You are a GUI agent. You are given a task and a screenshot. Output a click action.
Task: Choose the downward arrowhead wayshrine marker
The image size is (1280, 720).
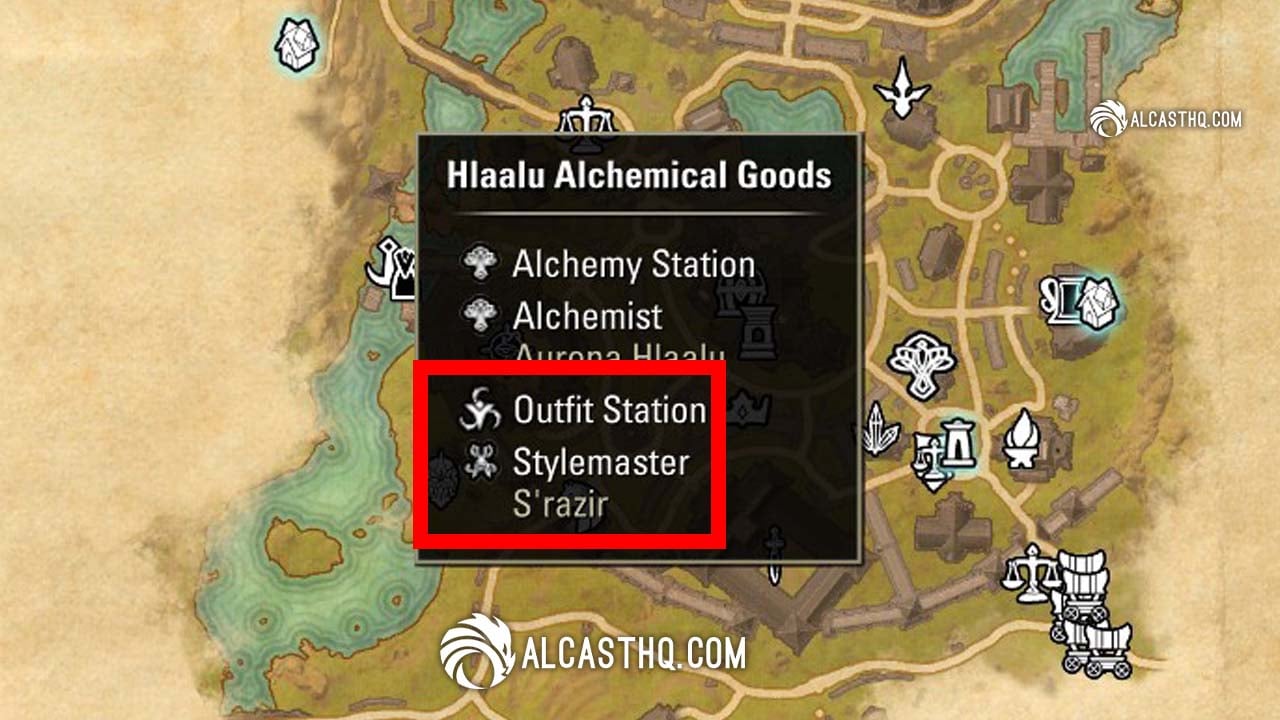point(903,90)
